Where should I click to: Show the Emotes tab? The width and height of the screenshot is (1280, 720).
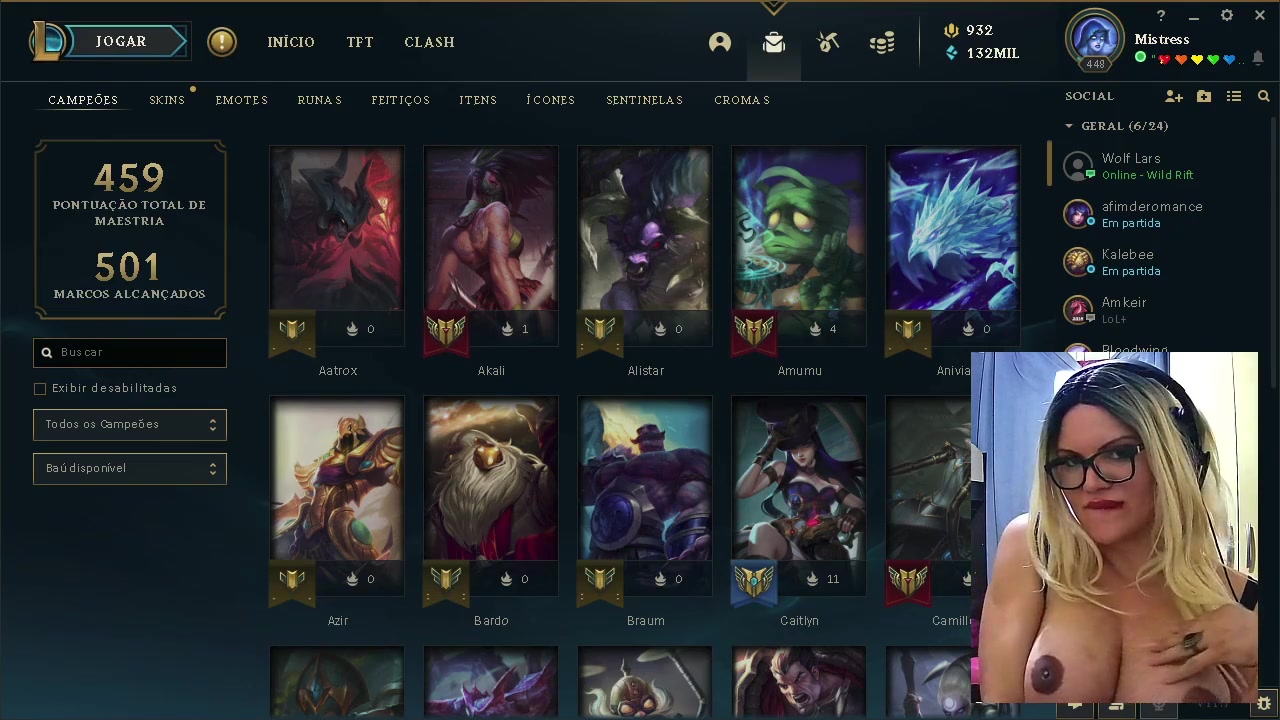coord(242,100)
